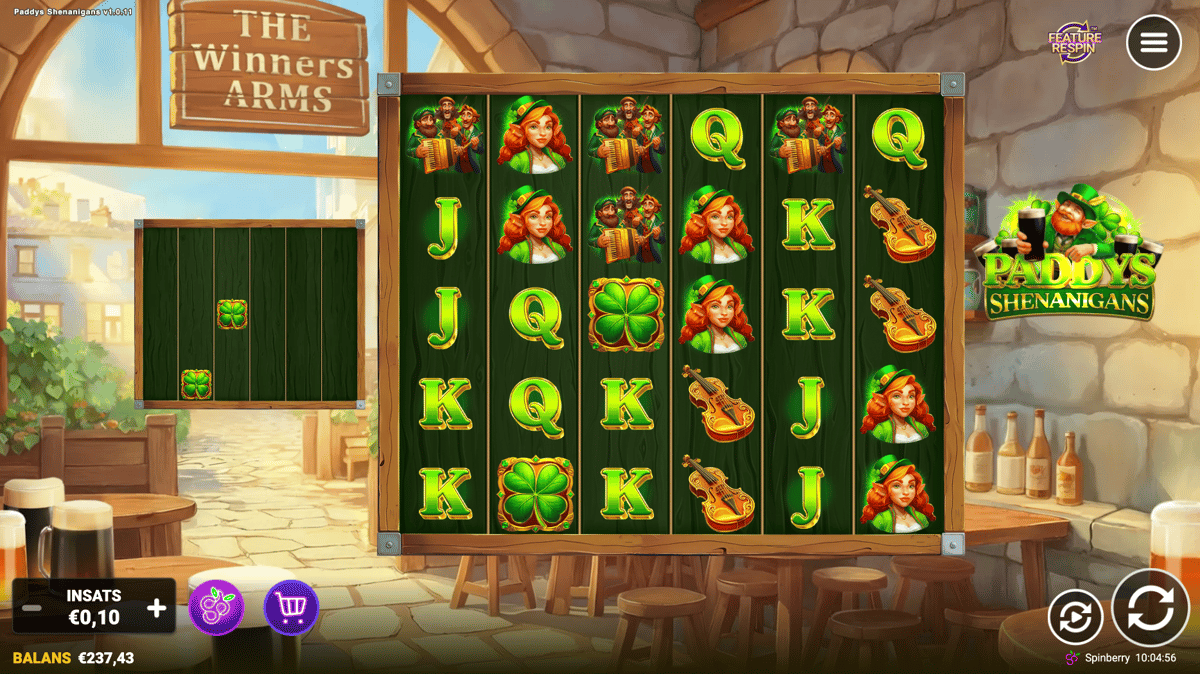Viewport: 1200px width, 674px height.
Task: Activate the Feature Respin button
Action: click(x=1075, y=42)
